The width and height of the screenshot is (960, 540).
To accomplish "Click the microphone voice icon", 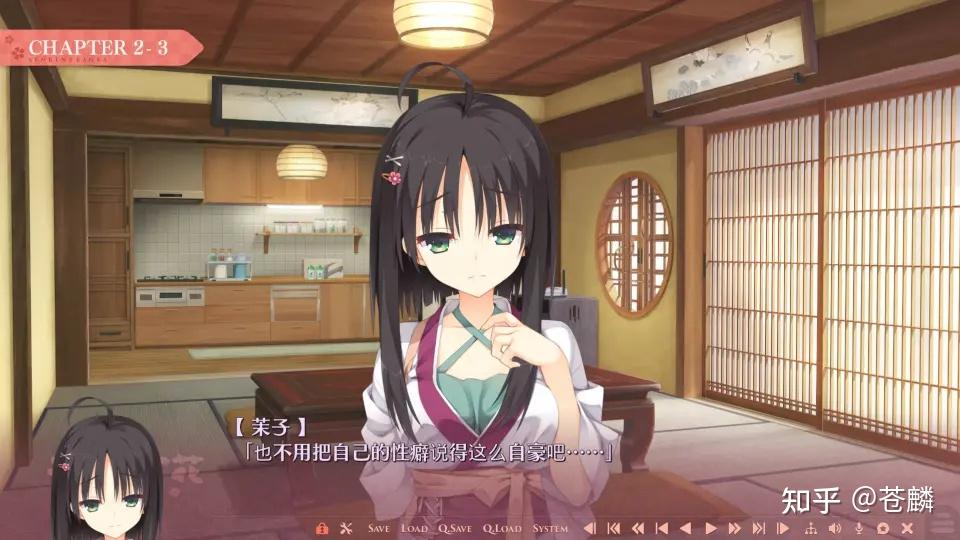I will tap(859, 528).
